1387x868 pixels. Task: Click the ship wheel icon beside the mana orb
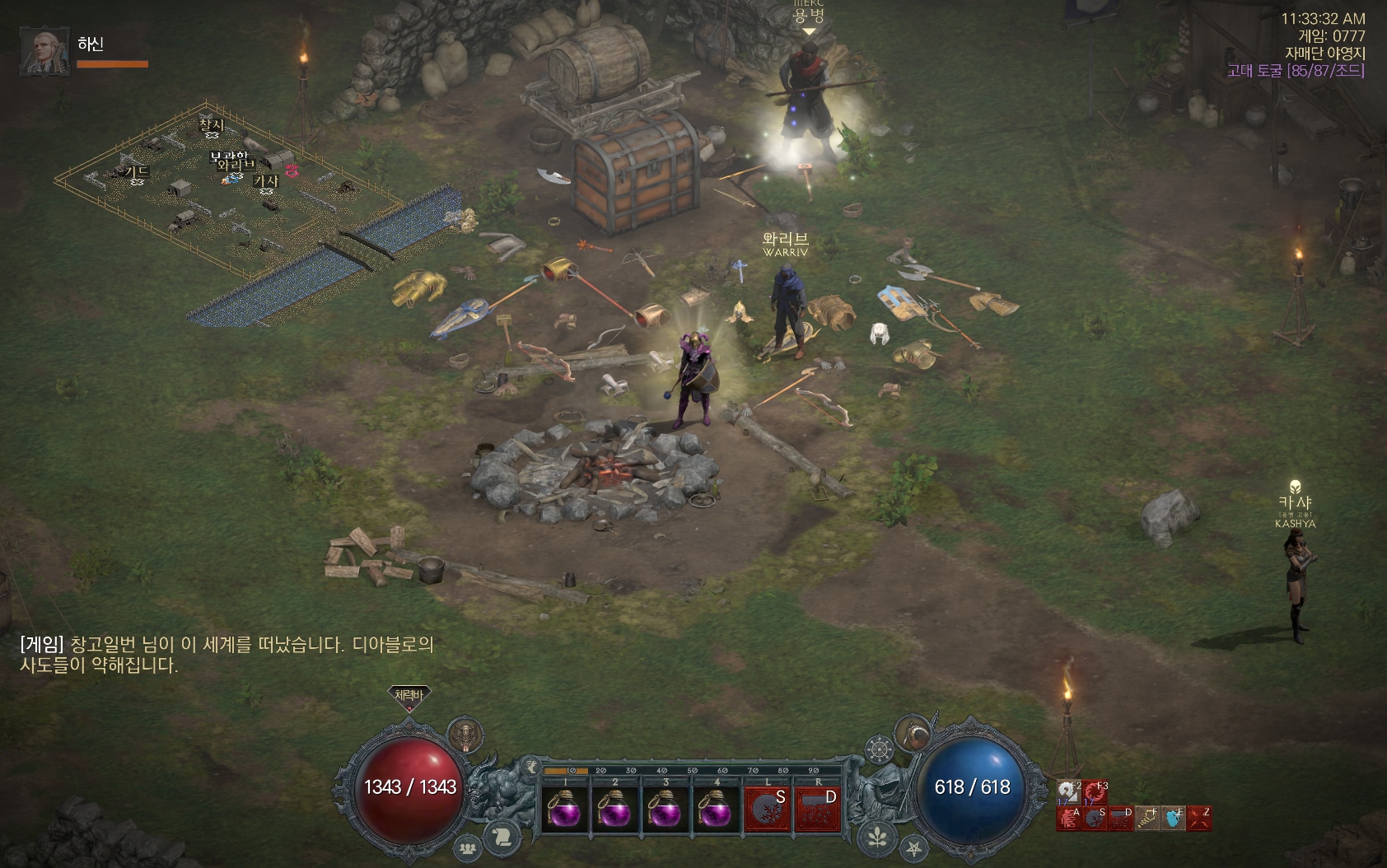pos(880,750)
